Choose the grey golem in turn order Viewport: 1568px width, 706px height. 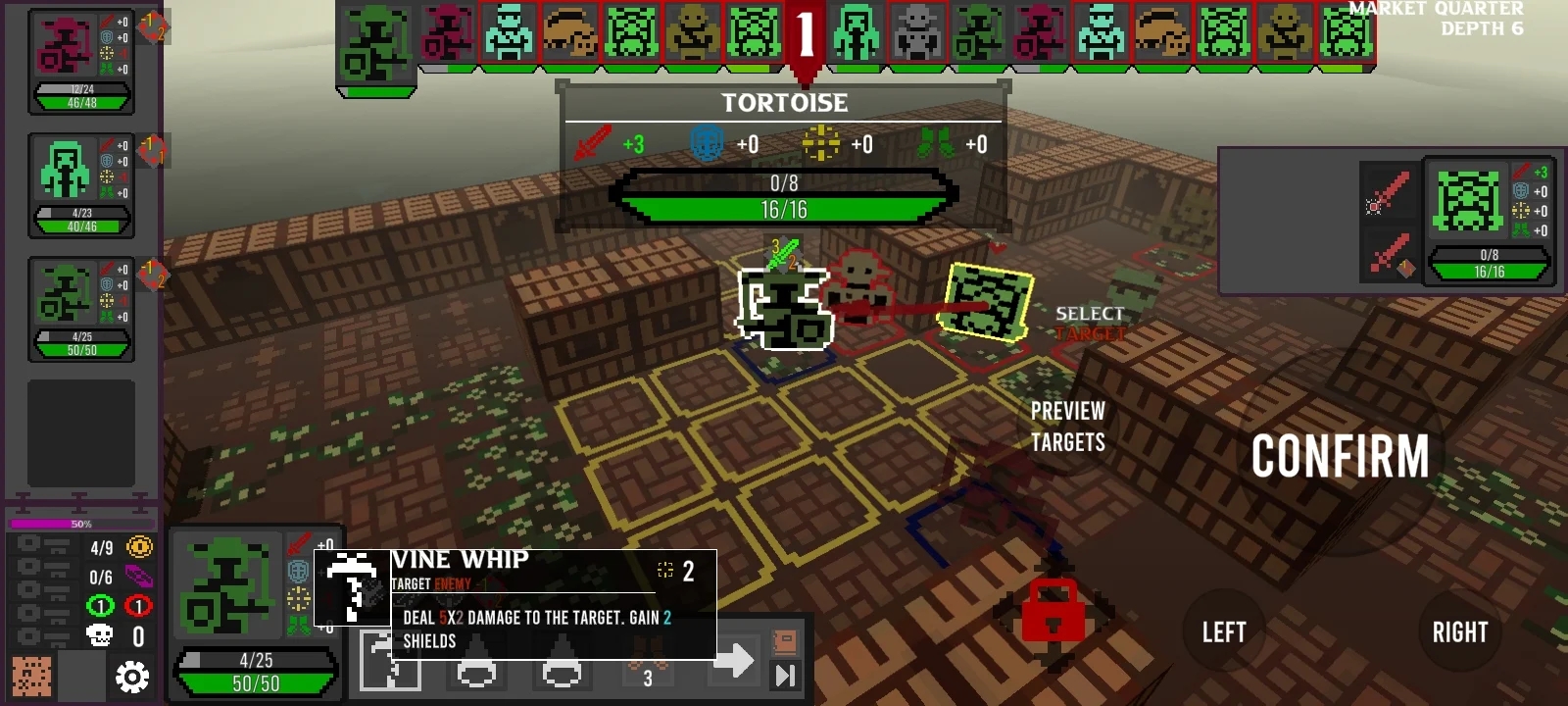point(917,33)
